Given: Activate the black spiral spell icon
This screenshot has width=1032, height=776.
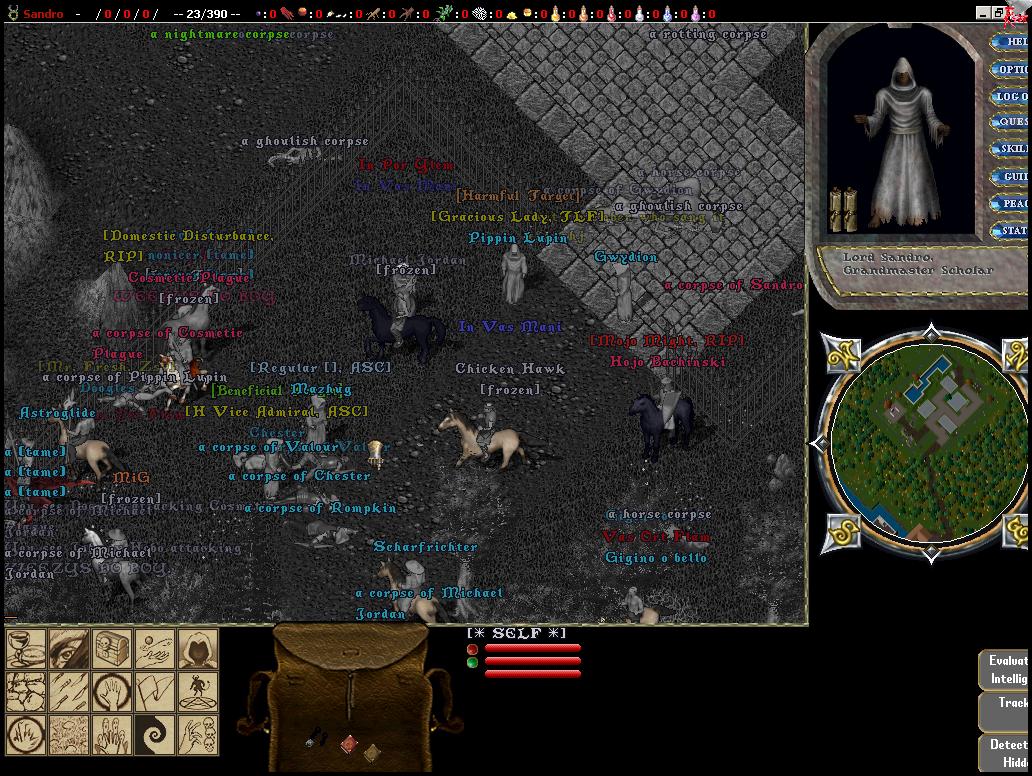Looking at the screenshot, I should click(155, 735).
